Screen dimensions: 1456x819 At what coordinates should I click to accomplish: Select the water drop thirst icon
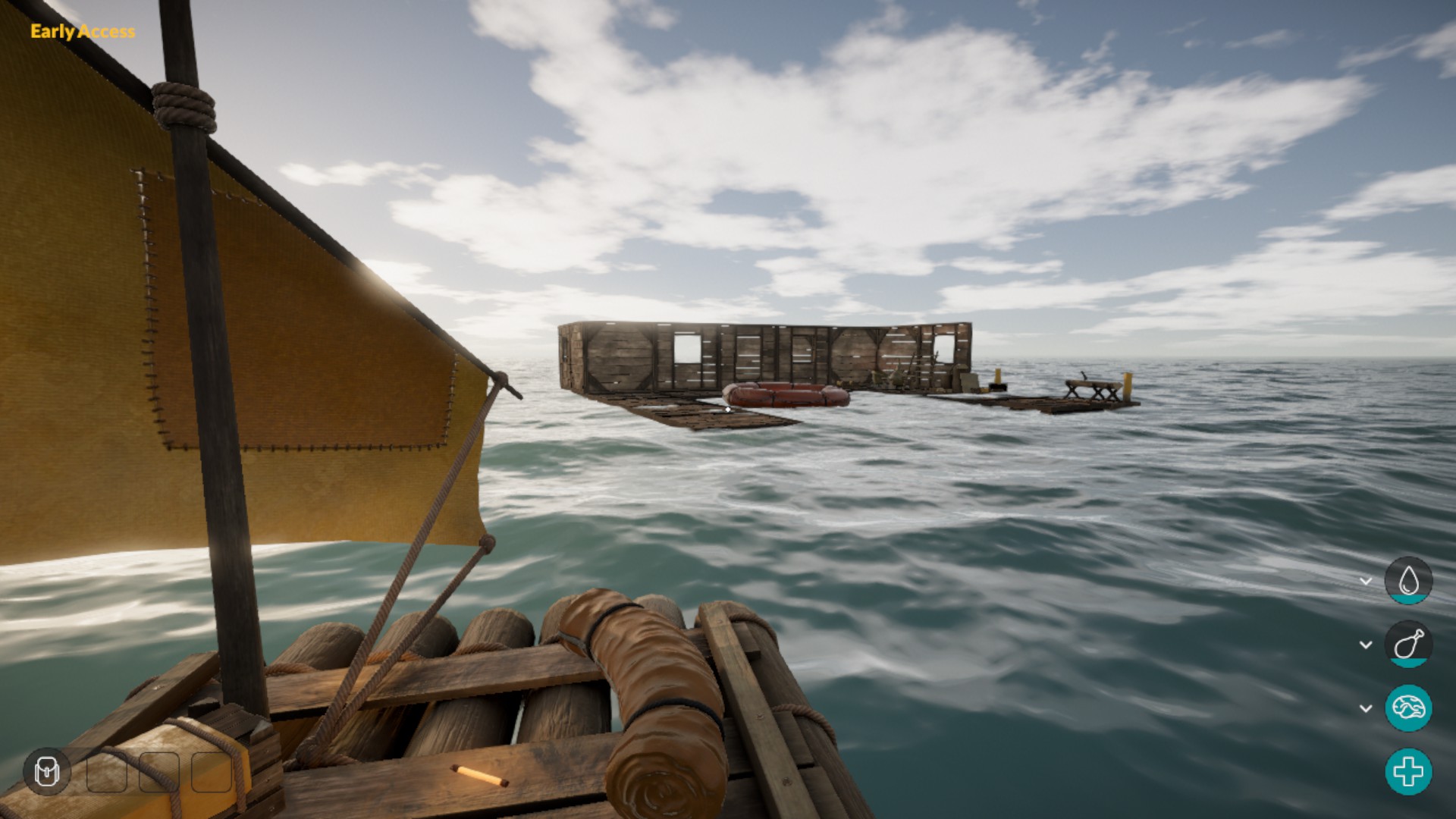1408,581
